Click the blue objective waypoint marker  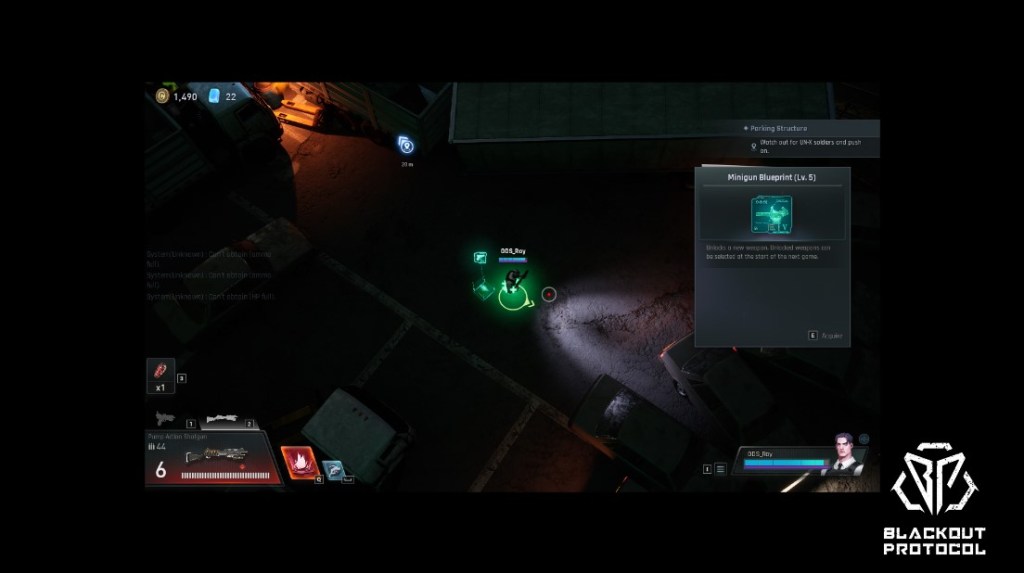(x=406, y=145)
